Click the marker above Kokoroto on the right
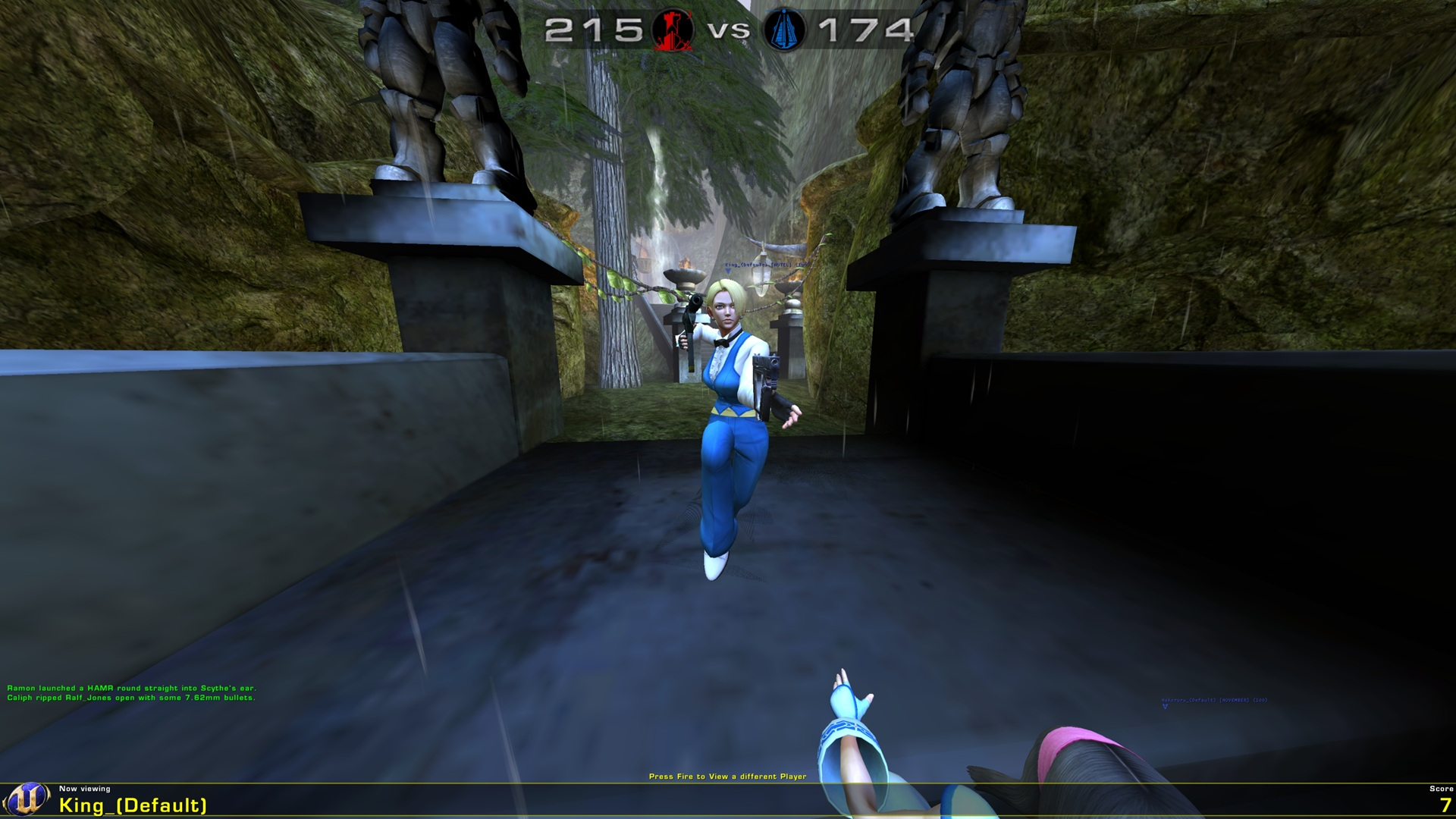1456x819 pixels. pos(1165,707)
